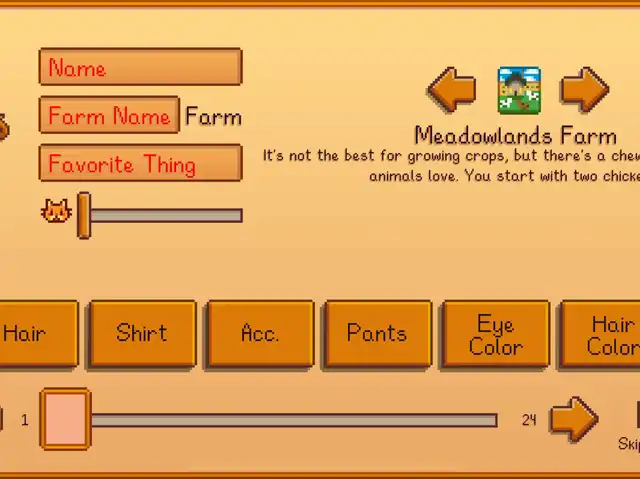Show next farm type with right arrow

pyautogui.click(x=584, y=90)
